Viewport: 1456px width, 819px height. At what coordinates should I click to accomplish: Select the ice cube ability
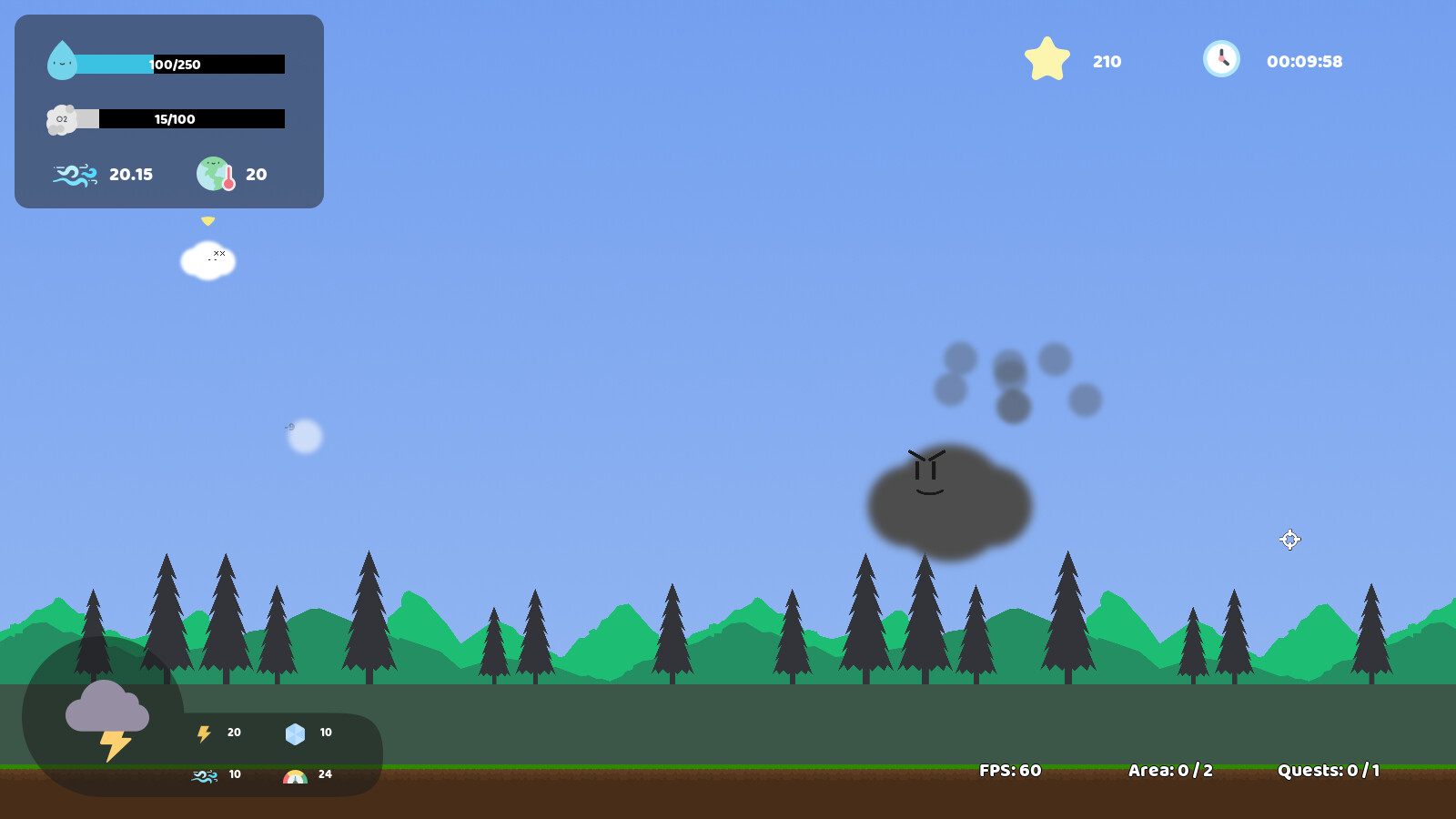pyautogui.click(x=294, y=732)
